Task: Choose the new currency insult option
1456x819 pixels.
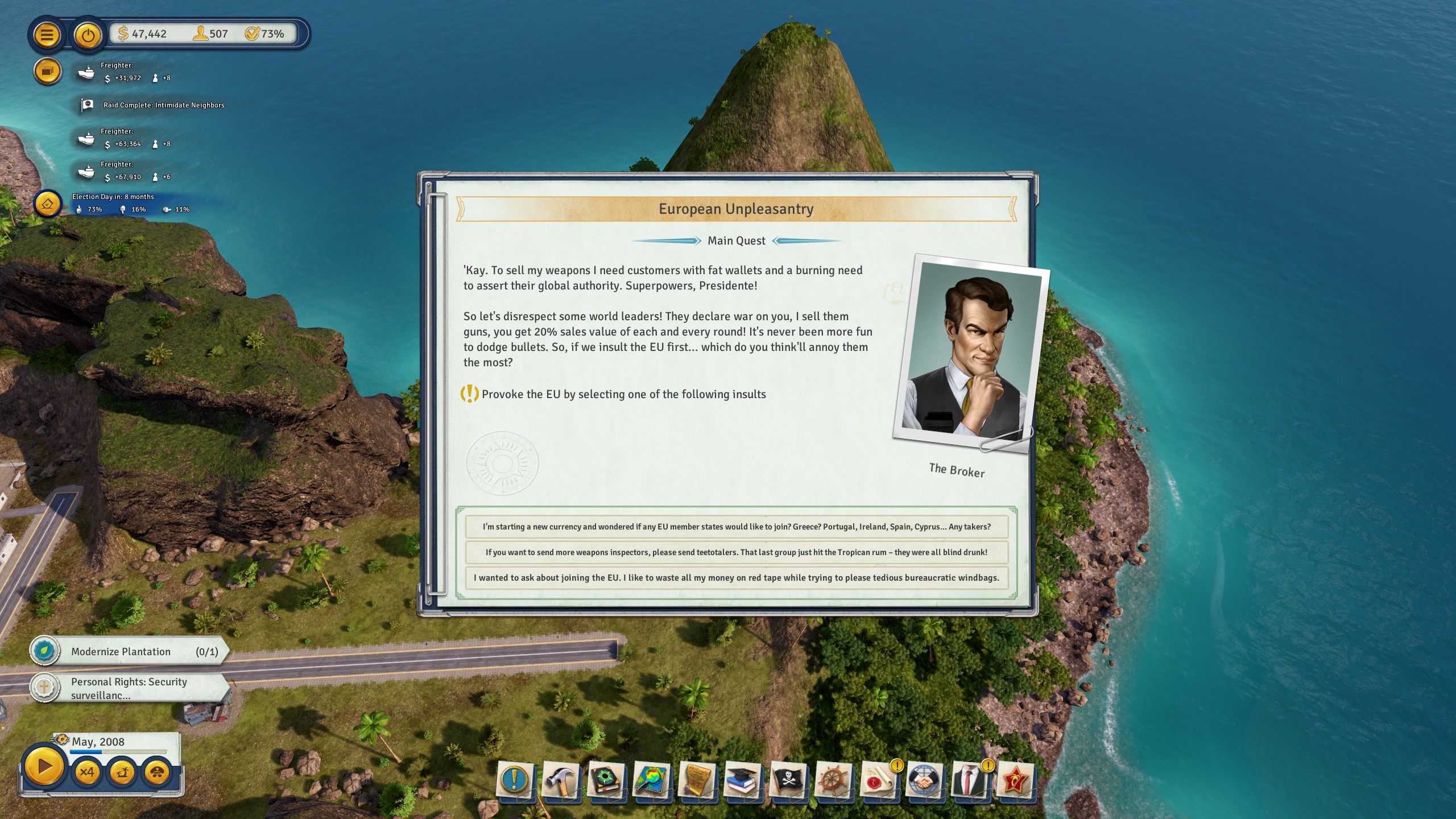Action: pos(736,527)
